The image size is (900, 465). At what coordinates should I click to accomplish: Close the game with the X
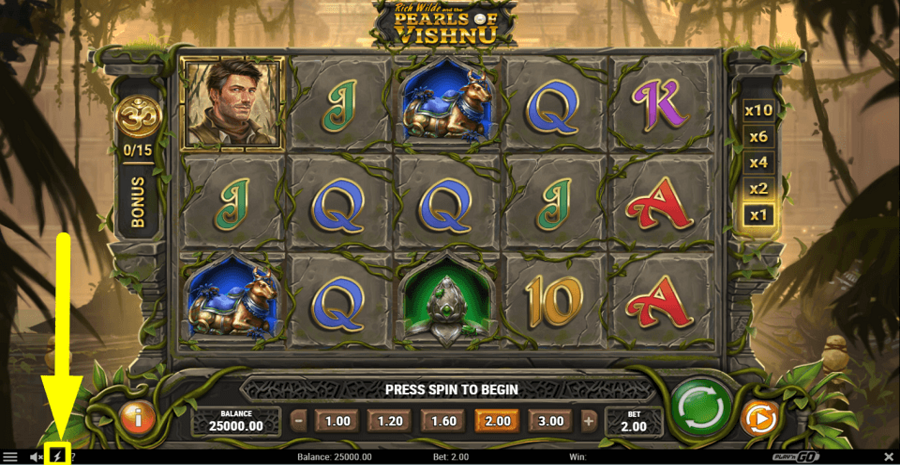pyautogui.click(x=889, y=457)
